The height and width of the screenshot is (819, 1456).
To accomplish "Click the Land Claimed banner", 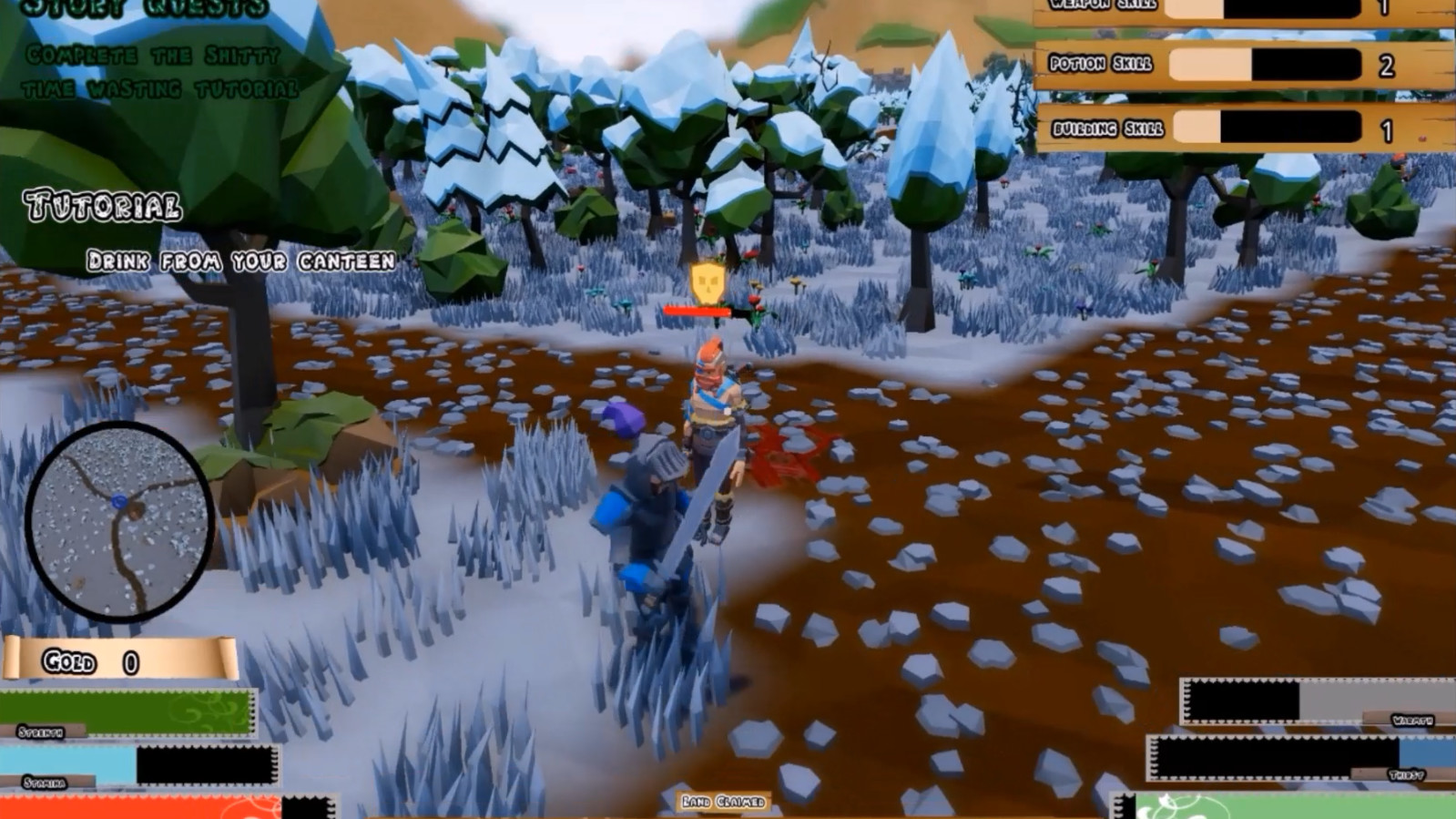I will click(724, 803).
